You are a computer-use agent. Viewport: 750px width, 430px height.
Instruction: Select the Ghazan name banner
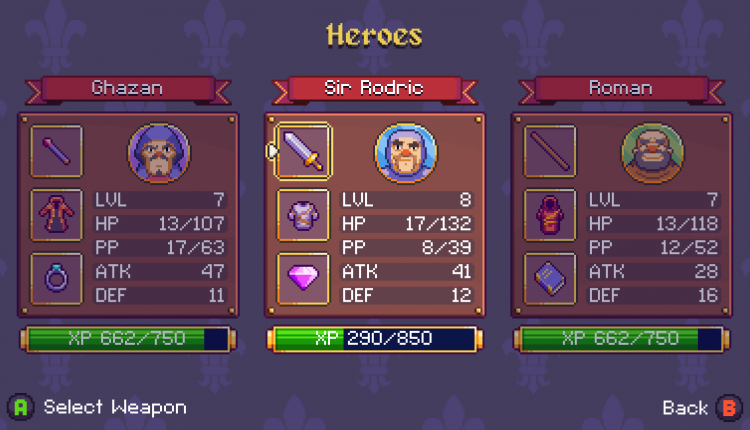coord(127,88)
